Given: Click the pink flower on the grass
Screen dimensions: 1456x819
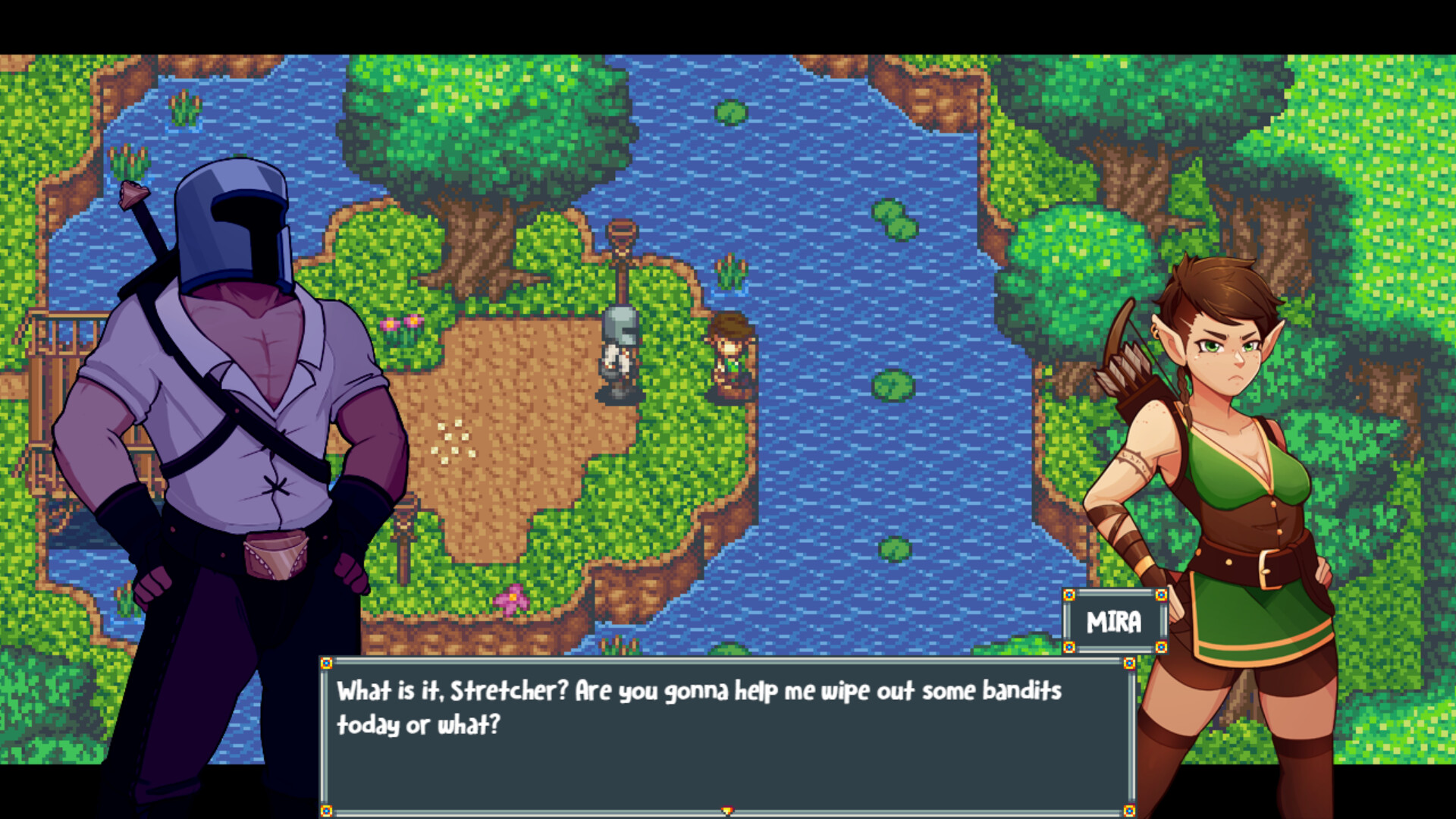Looking at the screenshot, I should [x=513, y=599].
